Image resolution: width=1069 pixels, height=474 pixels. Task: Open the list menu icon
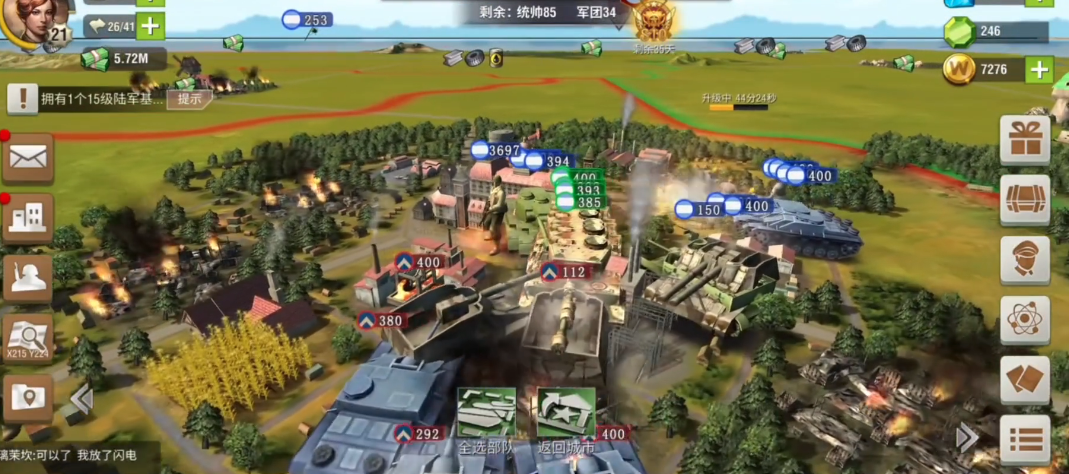[1025, 439]
